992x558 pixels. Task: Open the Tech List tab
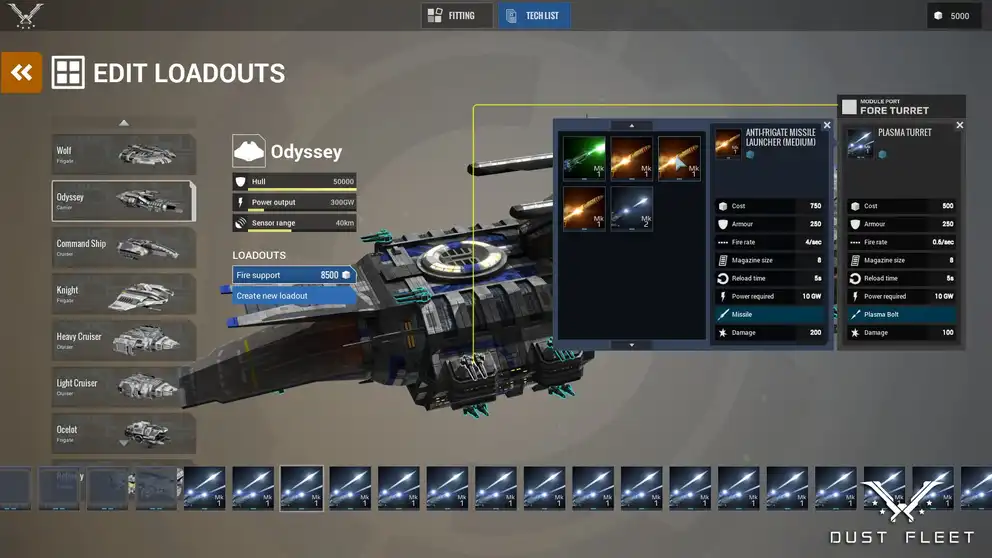pos(534,16)
